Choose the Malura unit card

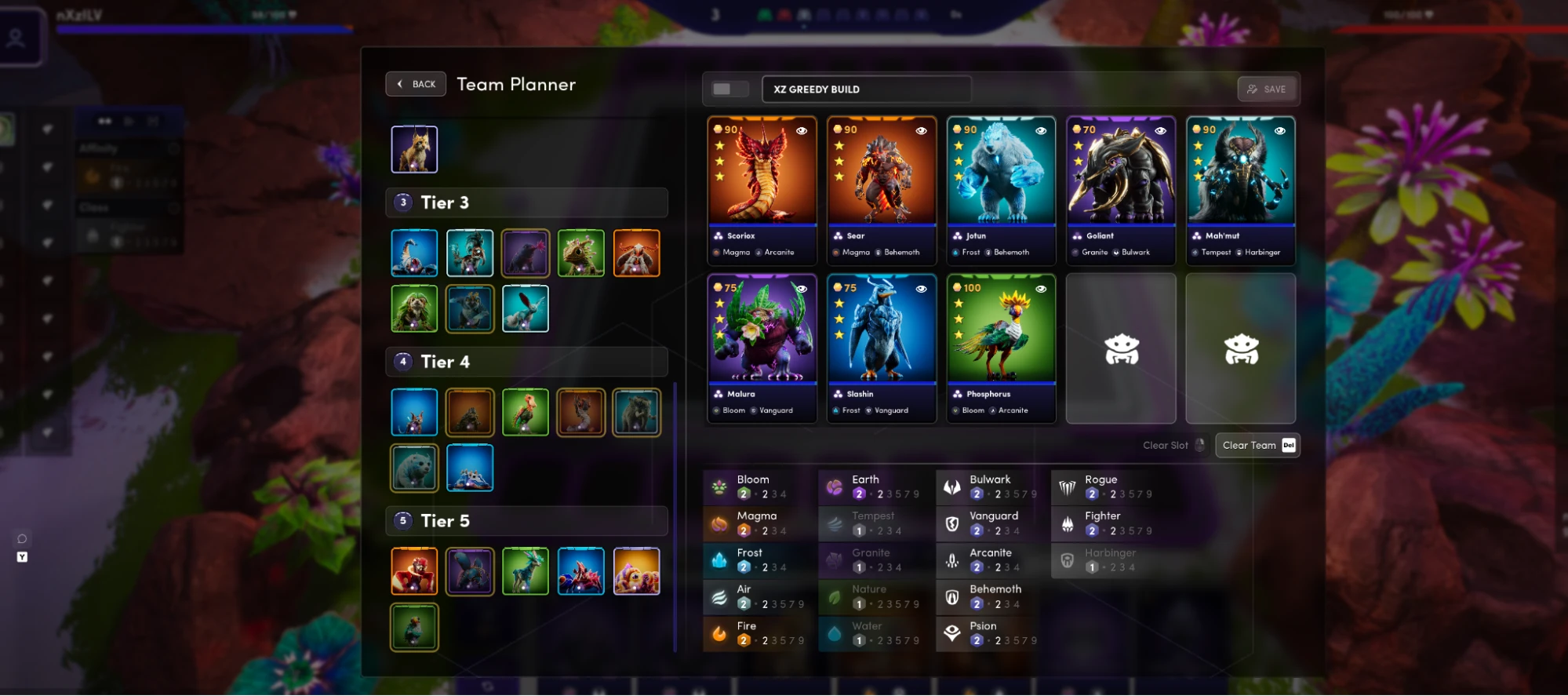click(761, 348)
